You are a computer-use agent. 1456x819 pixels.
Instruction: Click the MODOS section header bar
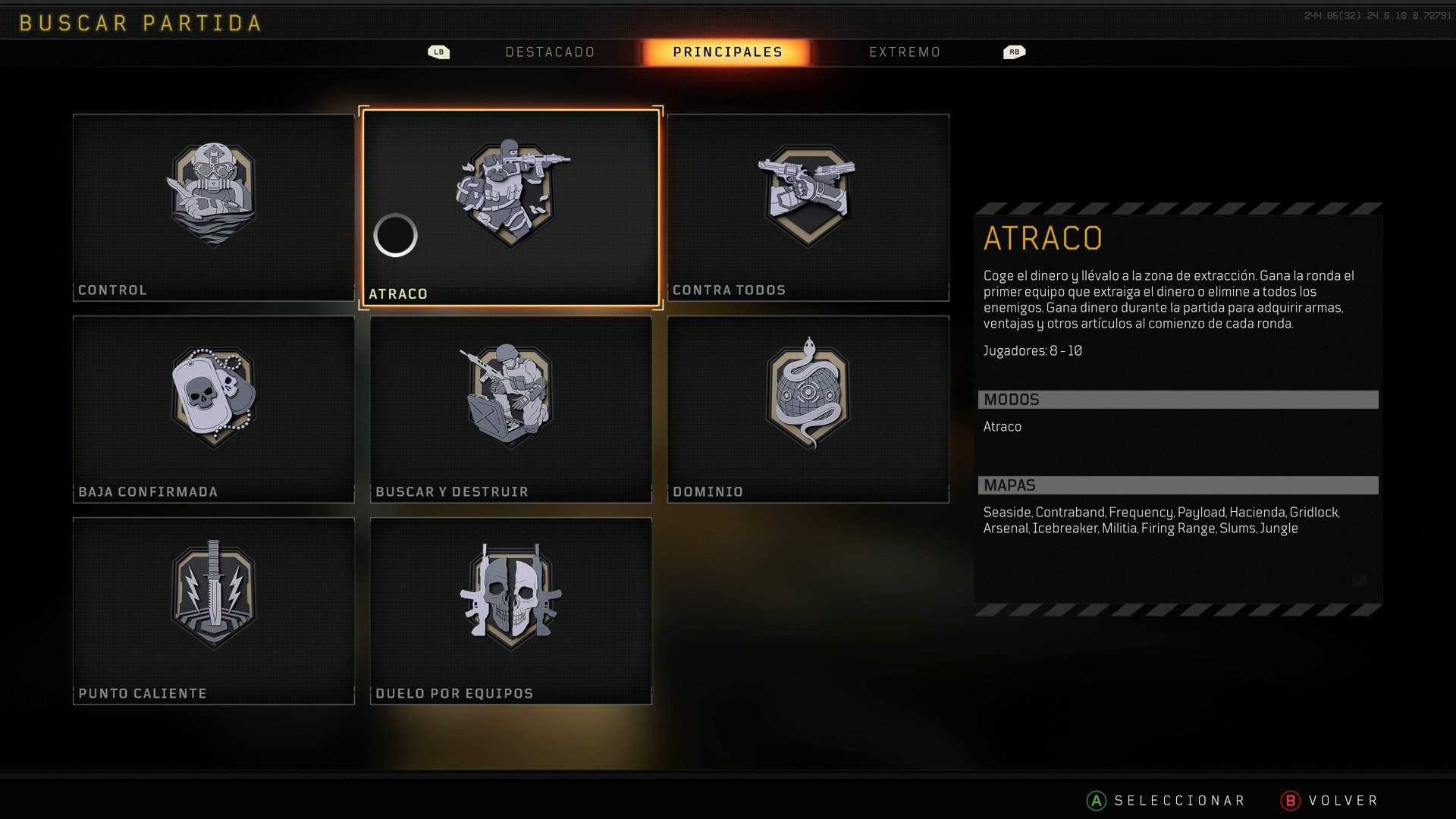[1177, 399]
